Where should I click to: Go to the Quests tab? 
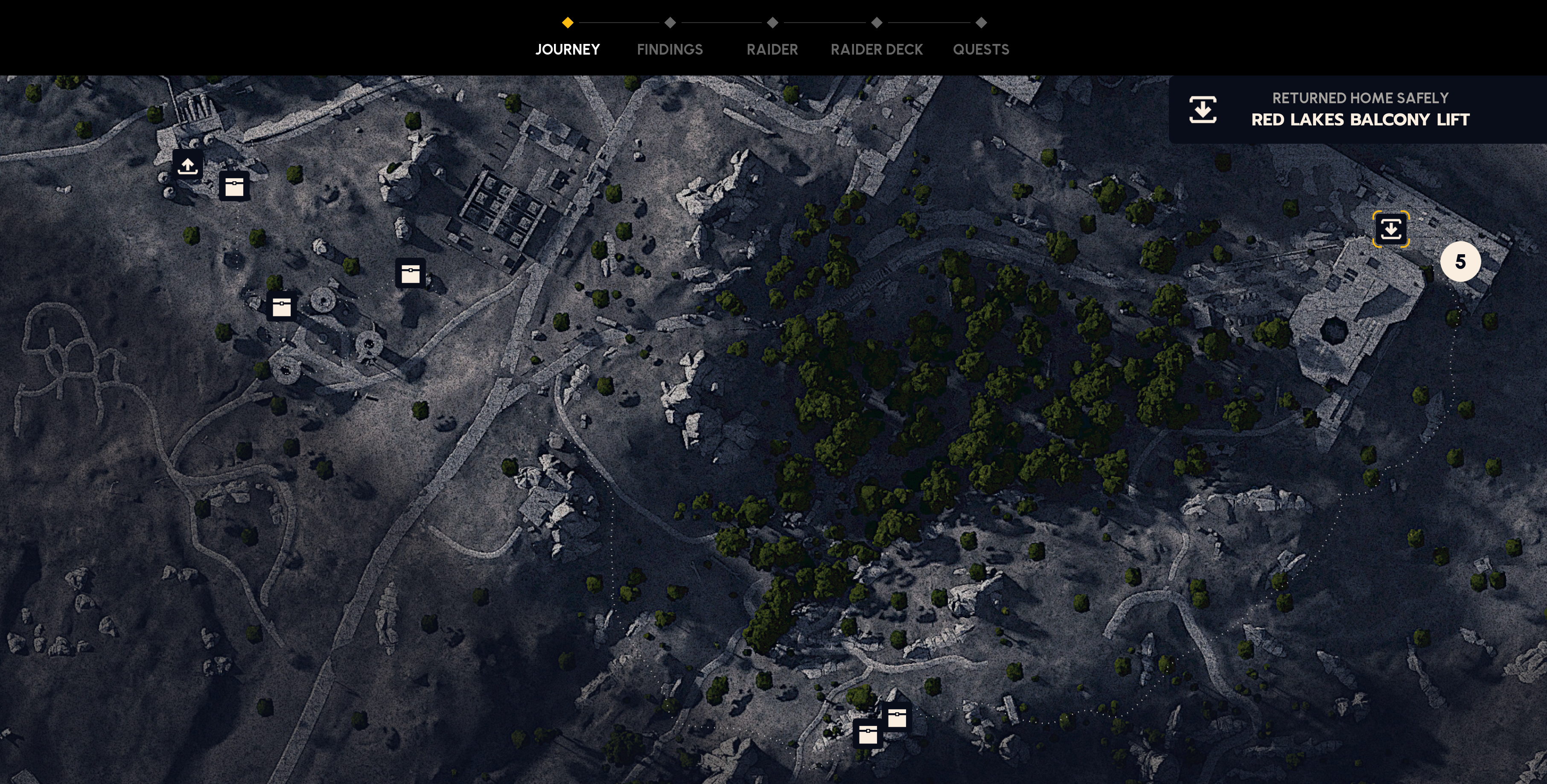point(981,49)
